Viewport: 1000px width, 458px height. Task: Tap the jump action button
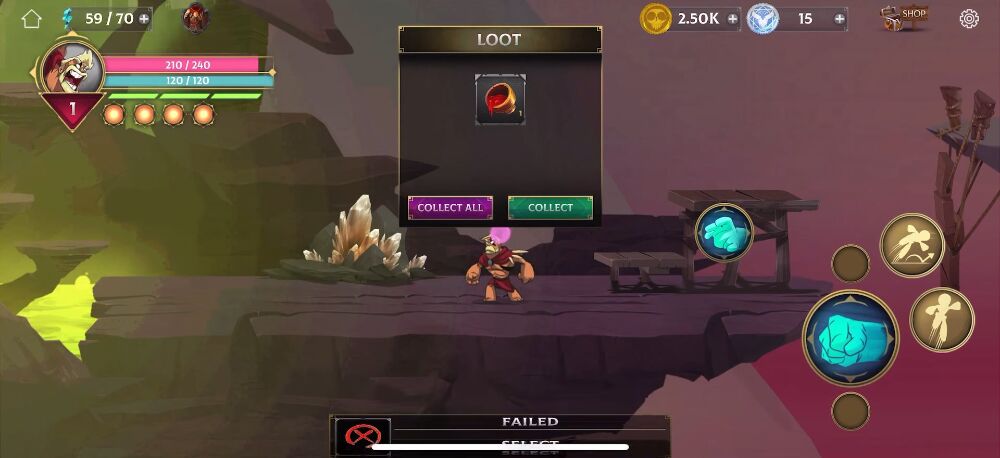[x=941, y=319]
